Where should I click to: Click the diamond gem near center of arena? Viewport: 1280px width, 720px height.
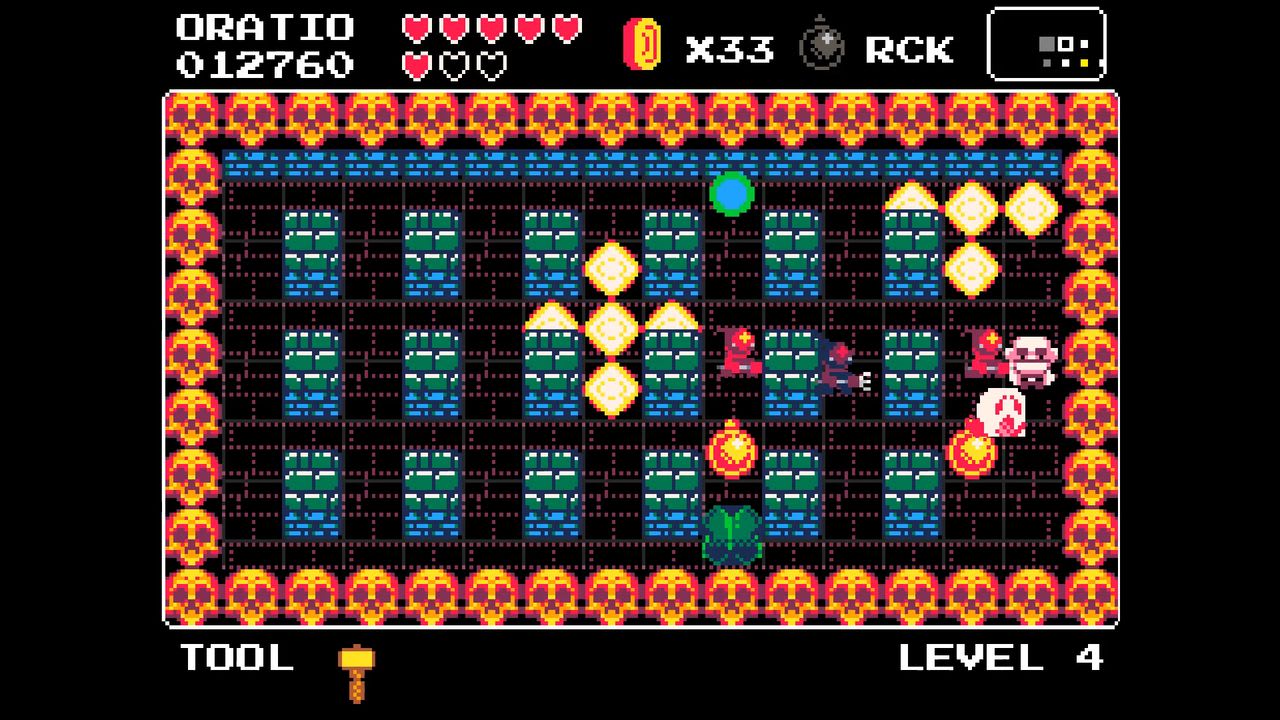(611, 325)
